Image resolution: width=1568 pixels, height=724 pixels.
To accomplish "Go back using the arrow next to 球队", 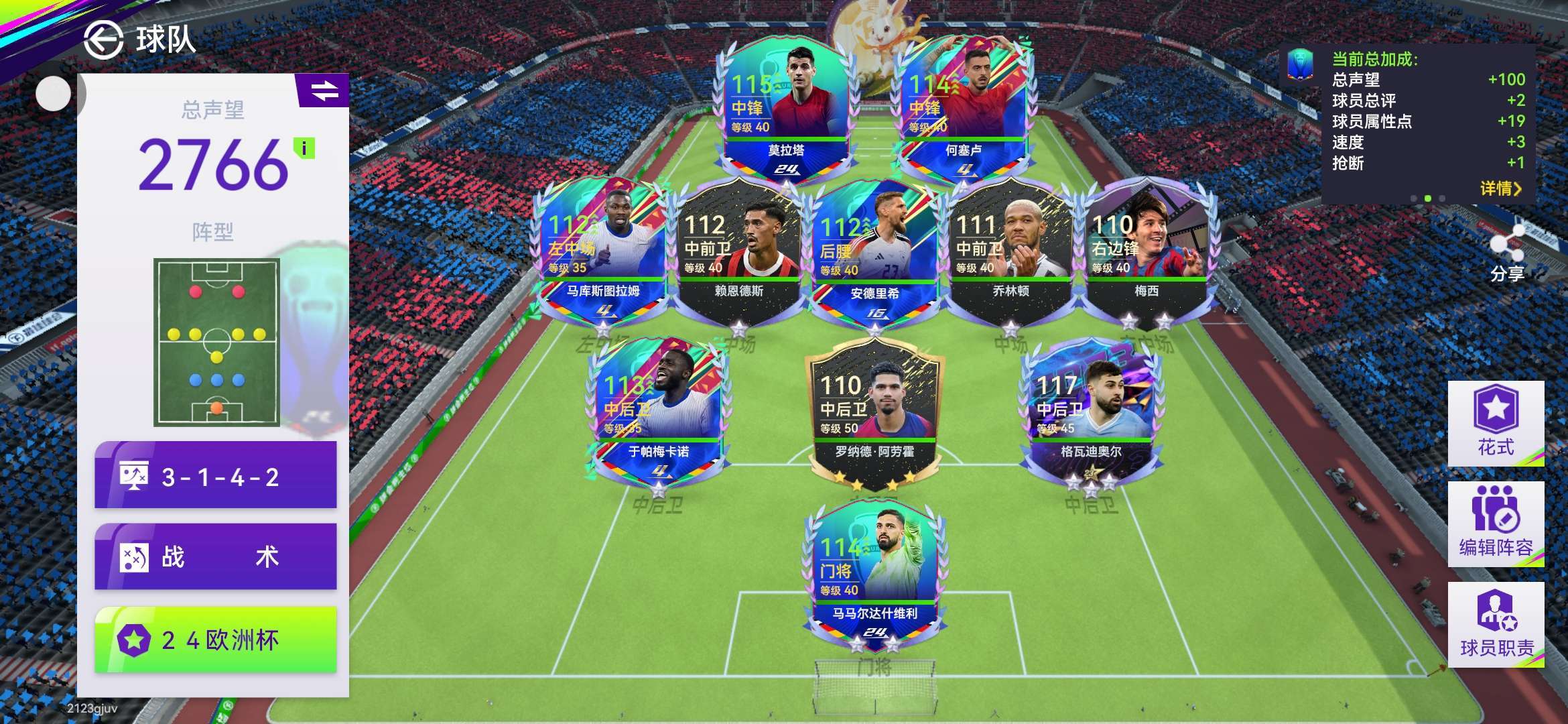I will 104,40.
